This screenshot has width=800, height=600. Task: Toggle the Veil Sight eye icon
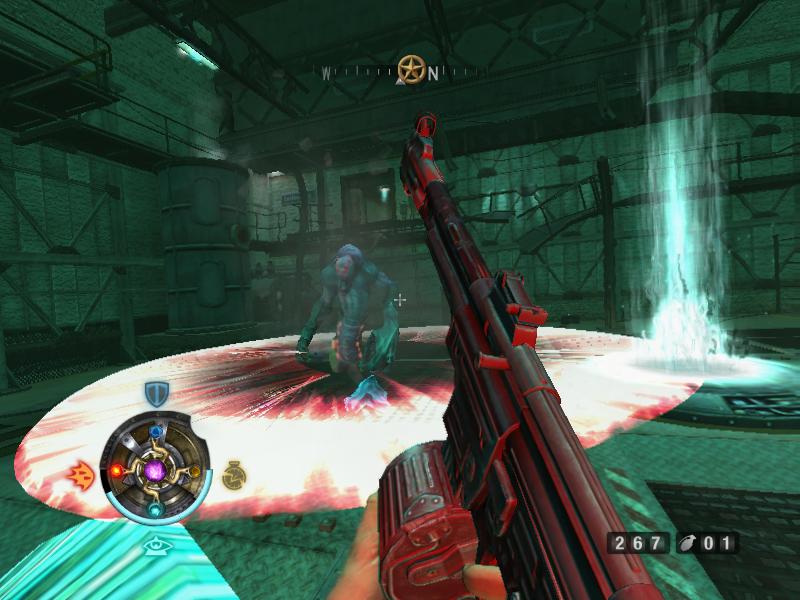point(155,545)
